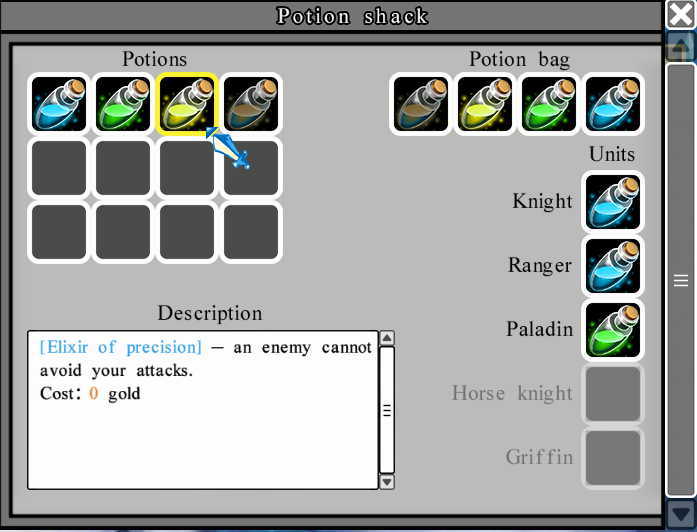Select the yellow potion in Potion bag
The width and height of the screenshot is (697, 532).
click(x=485, y=104)
